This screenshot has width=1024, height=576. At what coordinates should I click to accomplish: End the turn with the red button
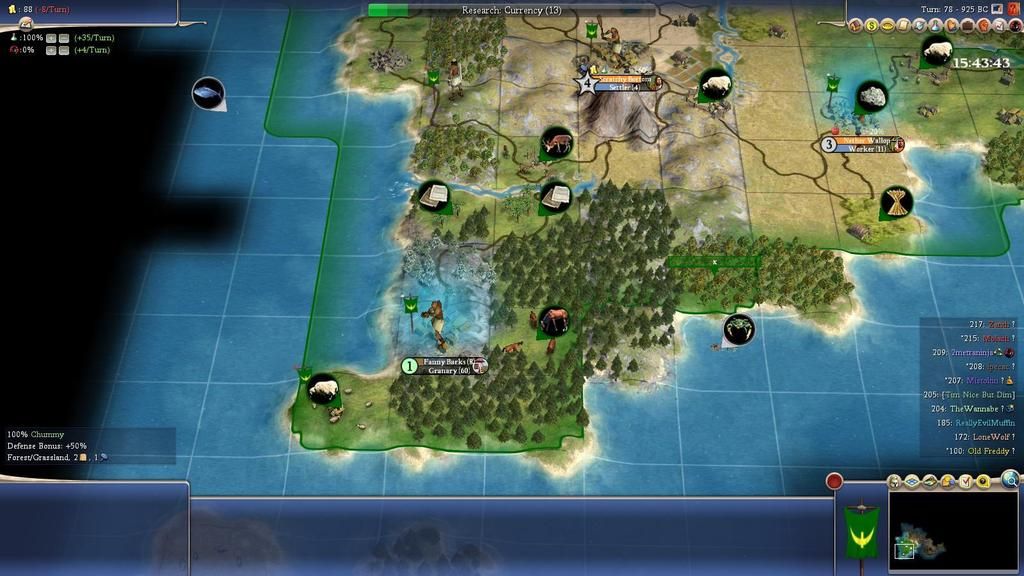(834, 481)
